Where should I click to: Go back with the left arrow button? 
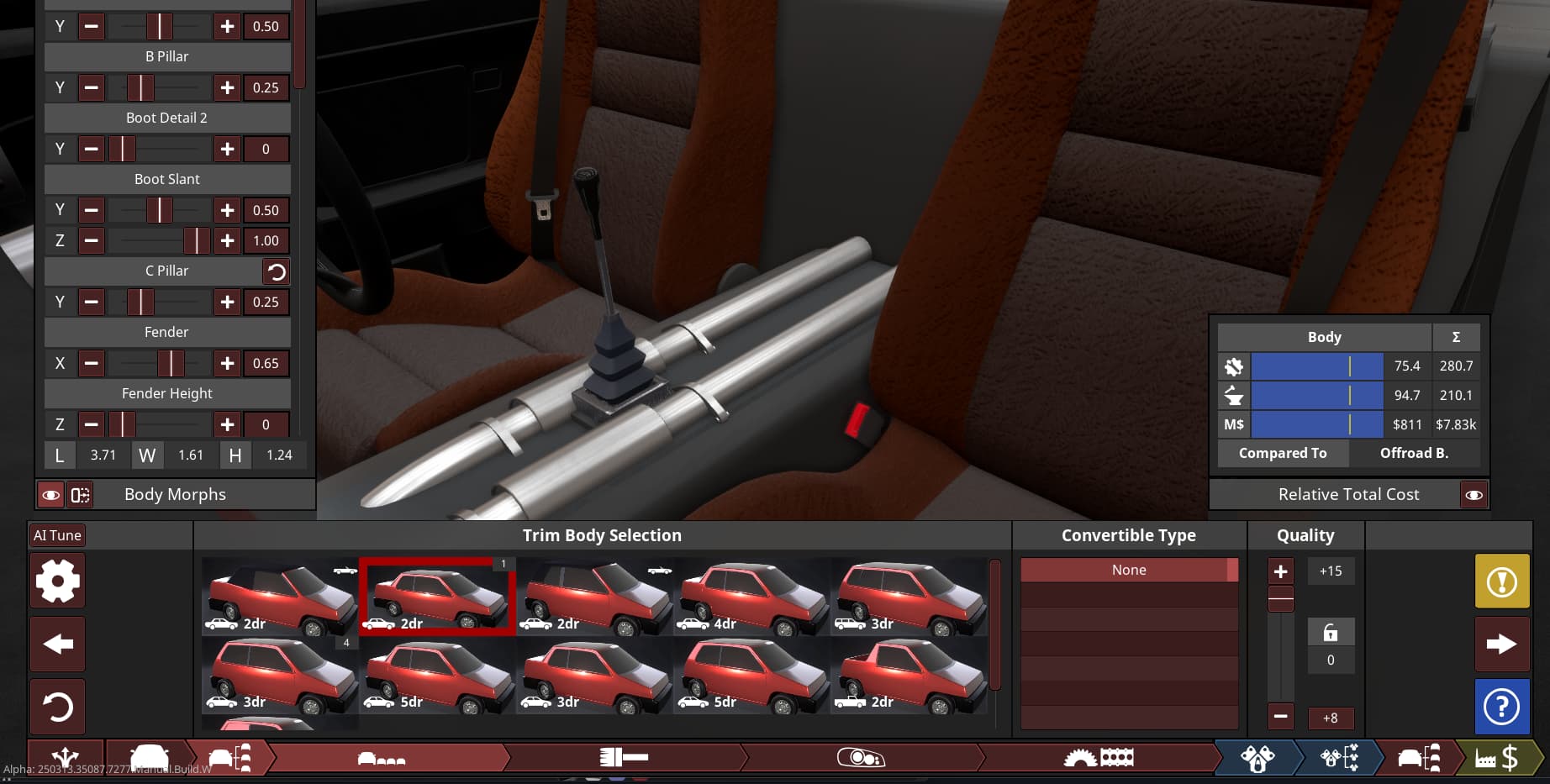pos(57,645)
